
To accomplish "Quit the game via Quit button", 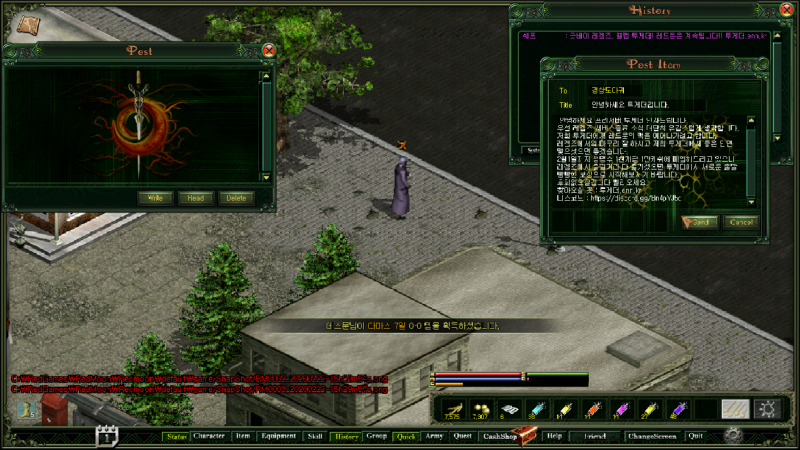I will click(696, 436).
